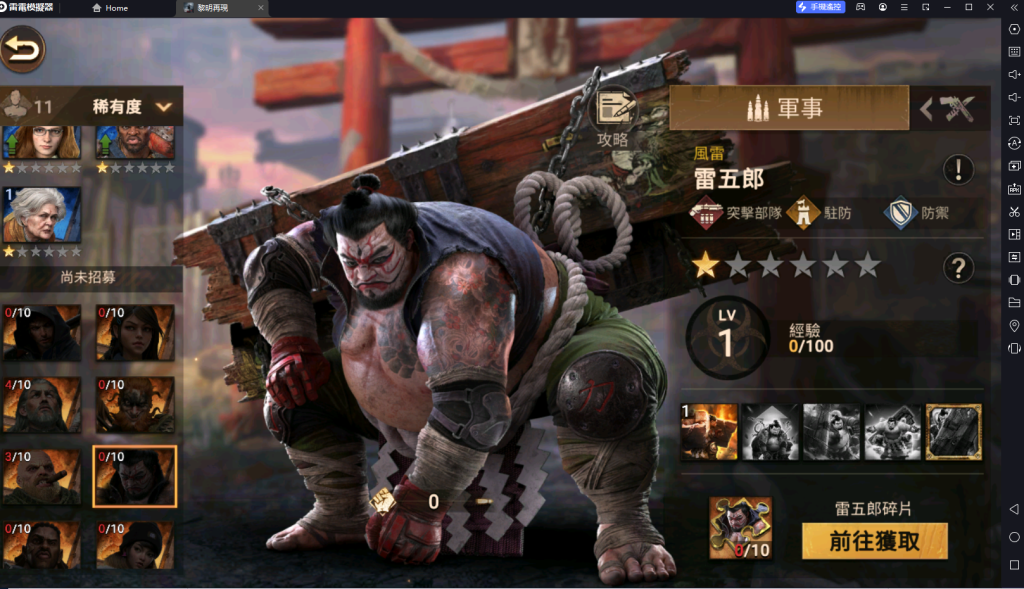Close the emulator window

988,7
